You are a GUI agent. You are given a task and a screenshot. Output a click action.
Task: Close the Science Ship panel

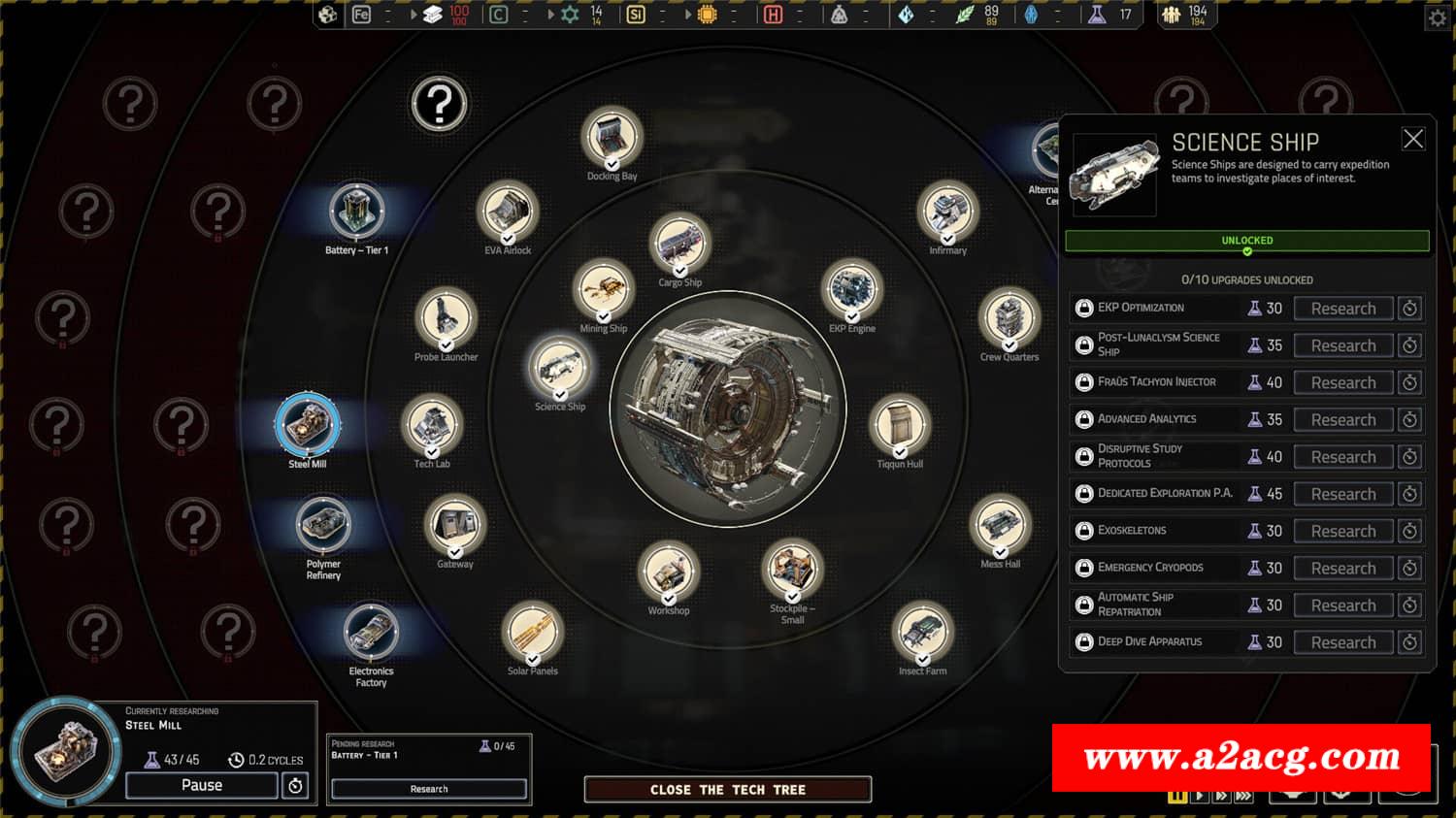pos(1413,139)
